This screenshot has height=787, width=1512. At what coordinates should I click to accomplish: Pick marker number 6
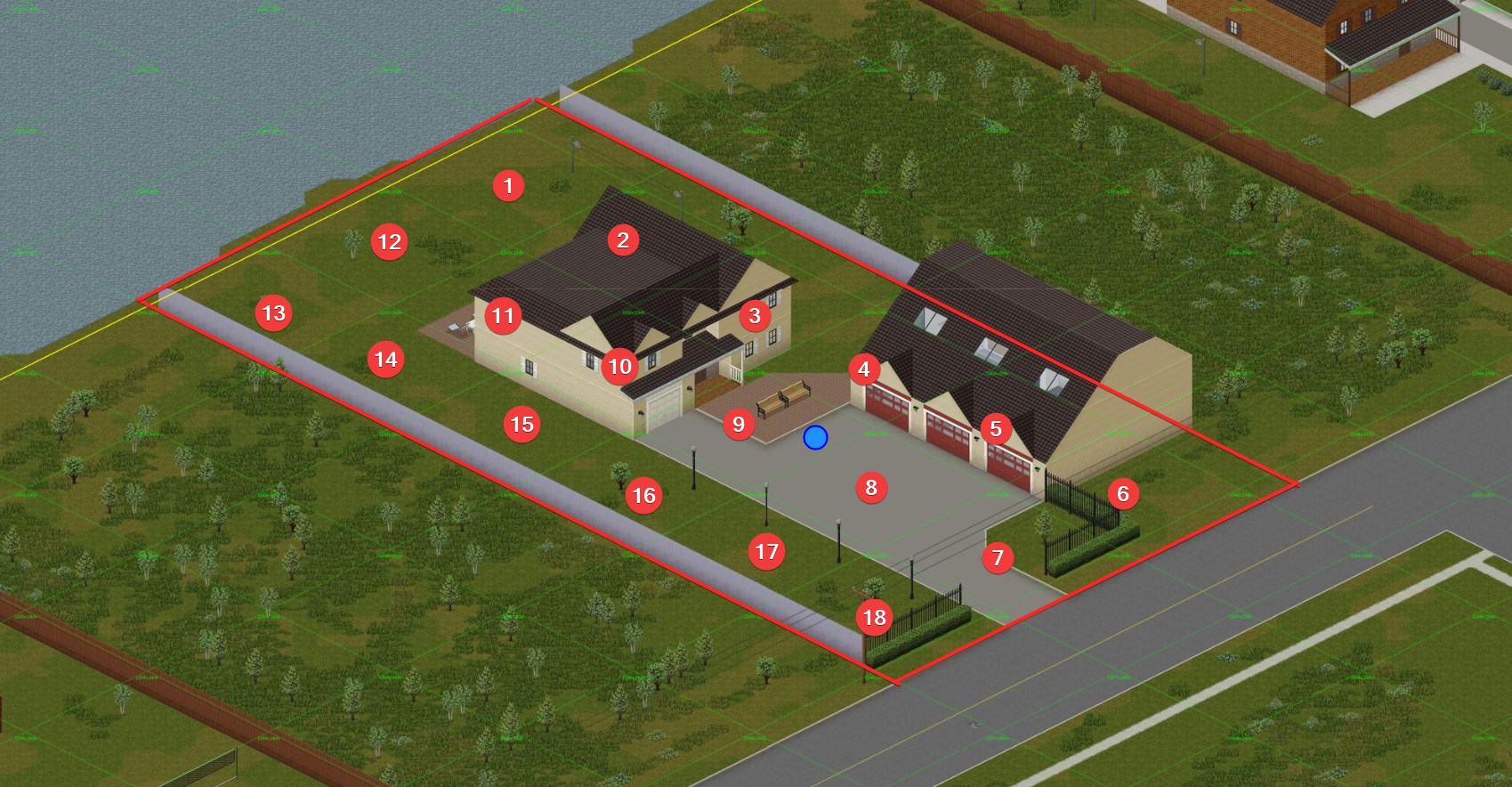1122,493
